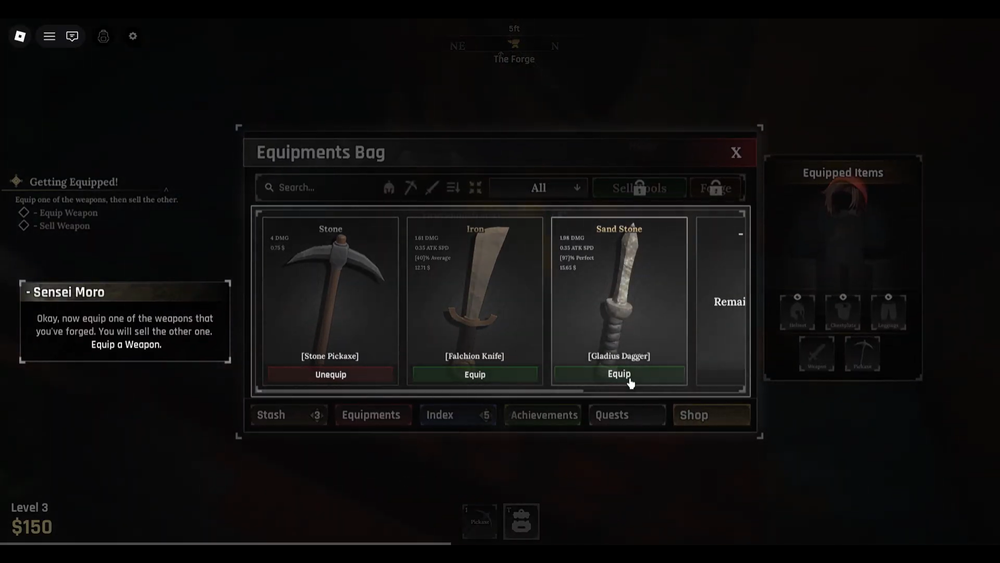Open the Shop tab
The width and height of the screenshot is (1000, 563).
pyautogui.click(x=711, y=415)
